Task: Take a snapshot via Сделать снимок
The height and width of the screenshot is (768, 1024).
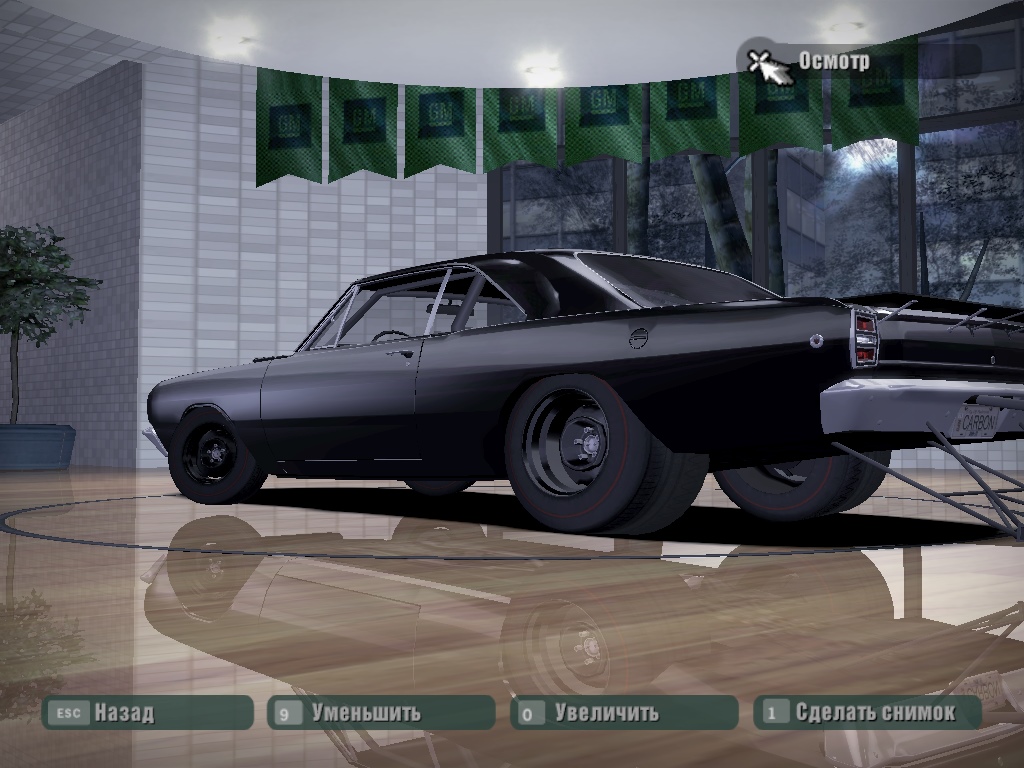Action: [866, 713]
